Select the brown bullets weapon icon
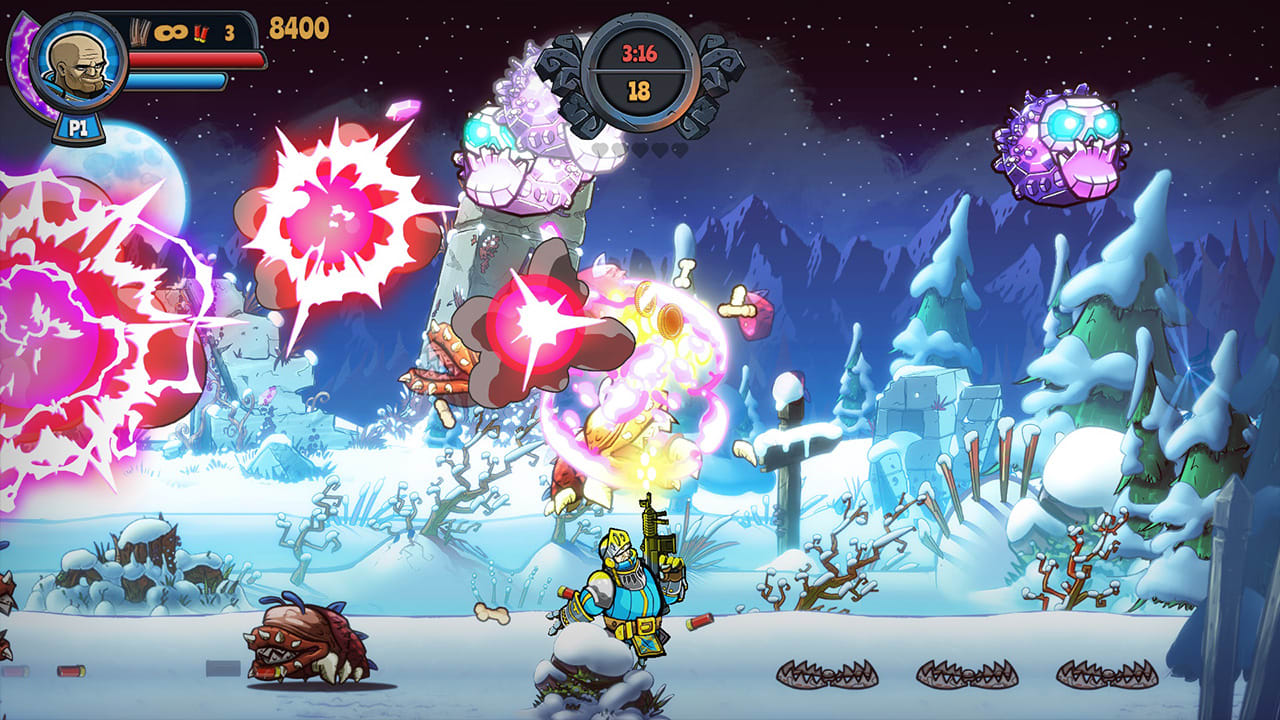The height and width of the screenshot is (720, 1280). coord(141,32)
